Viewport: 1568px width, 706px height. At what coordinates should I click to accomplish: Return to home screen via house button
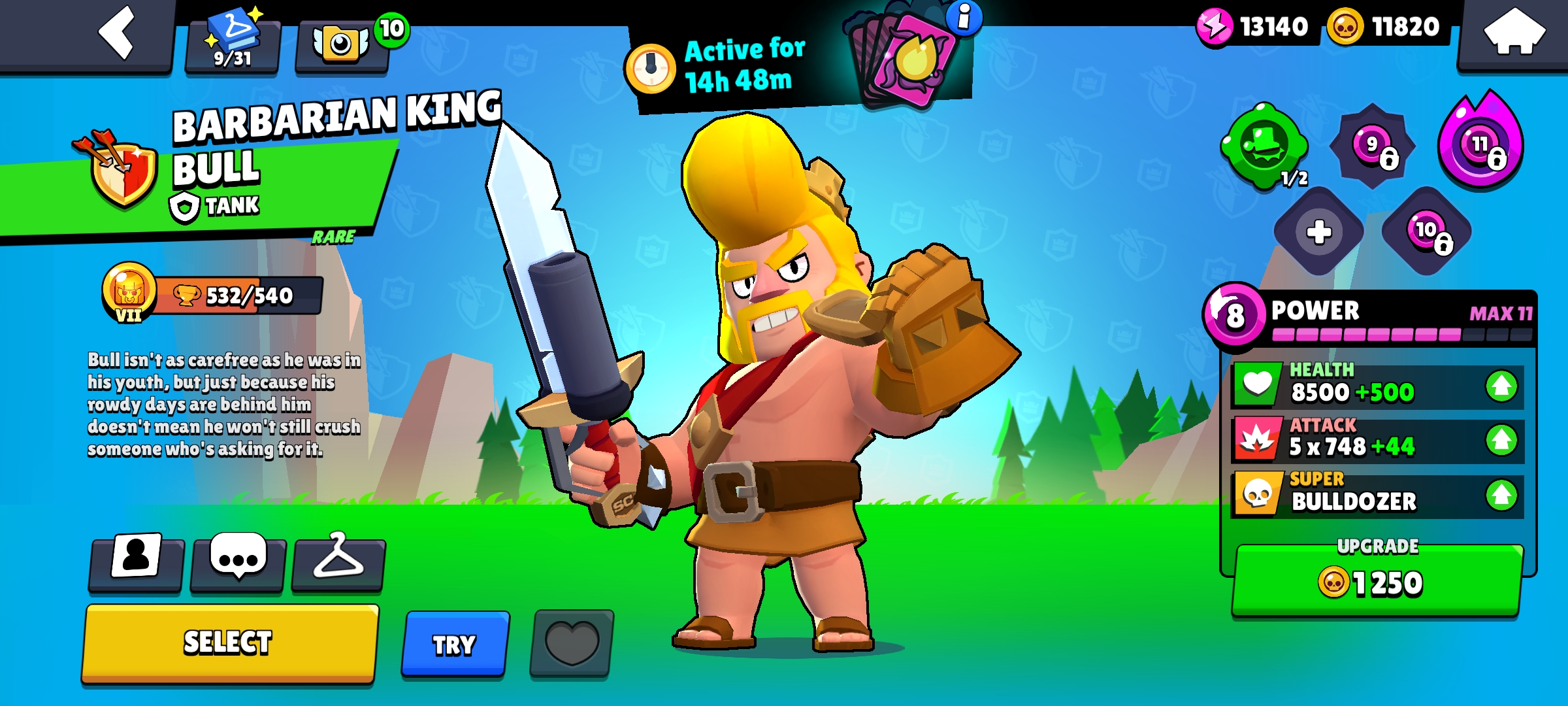click(x=1514, y=33)
